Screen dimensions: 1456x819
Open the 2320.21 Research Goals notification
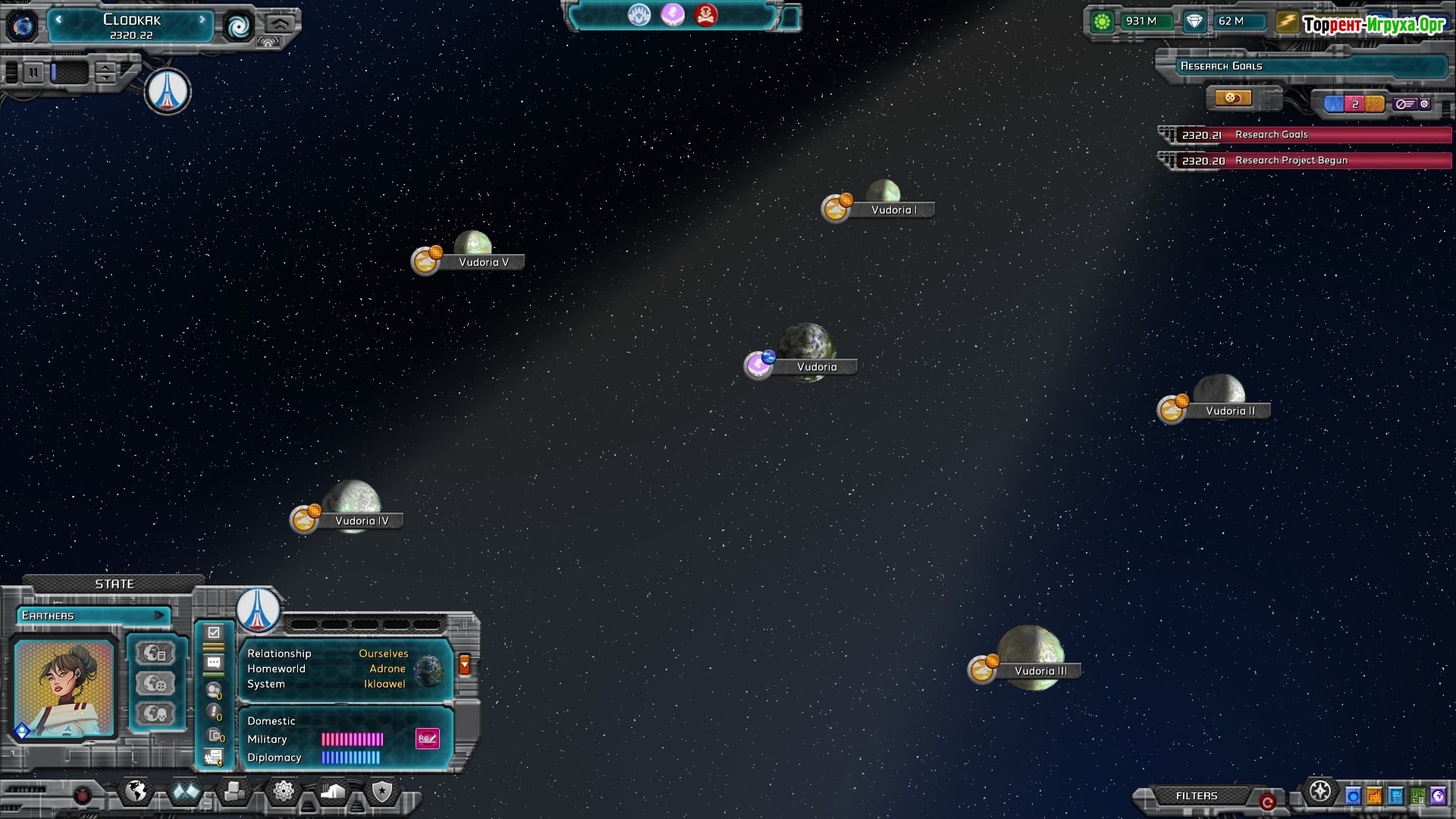(x=1304, y=135)
